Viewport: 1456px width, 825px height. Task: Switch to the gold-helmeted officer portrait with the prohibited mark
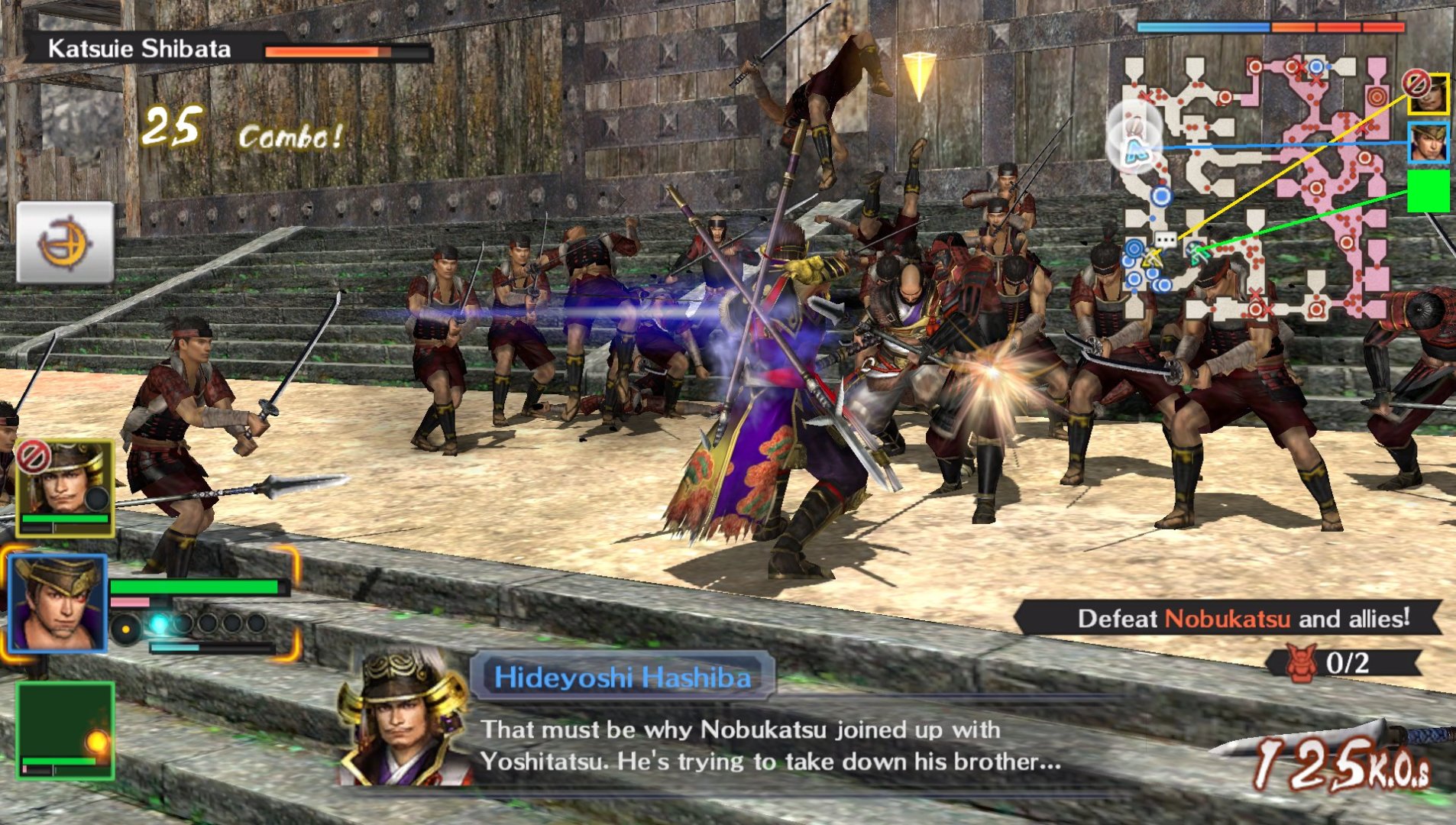point(65,487)
